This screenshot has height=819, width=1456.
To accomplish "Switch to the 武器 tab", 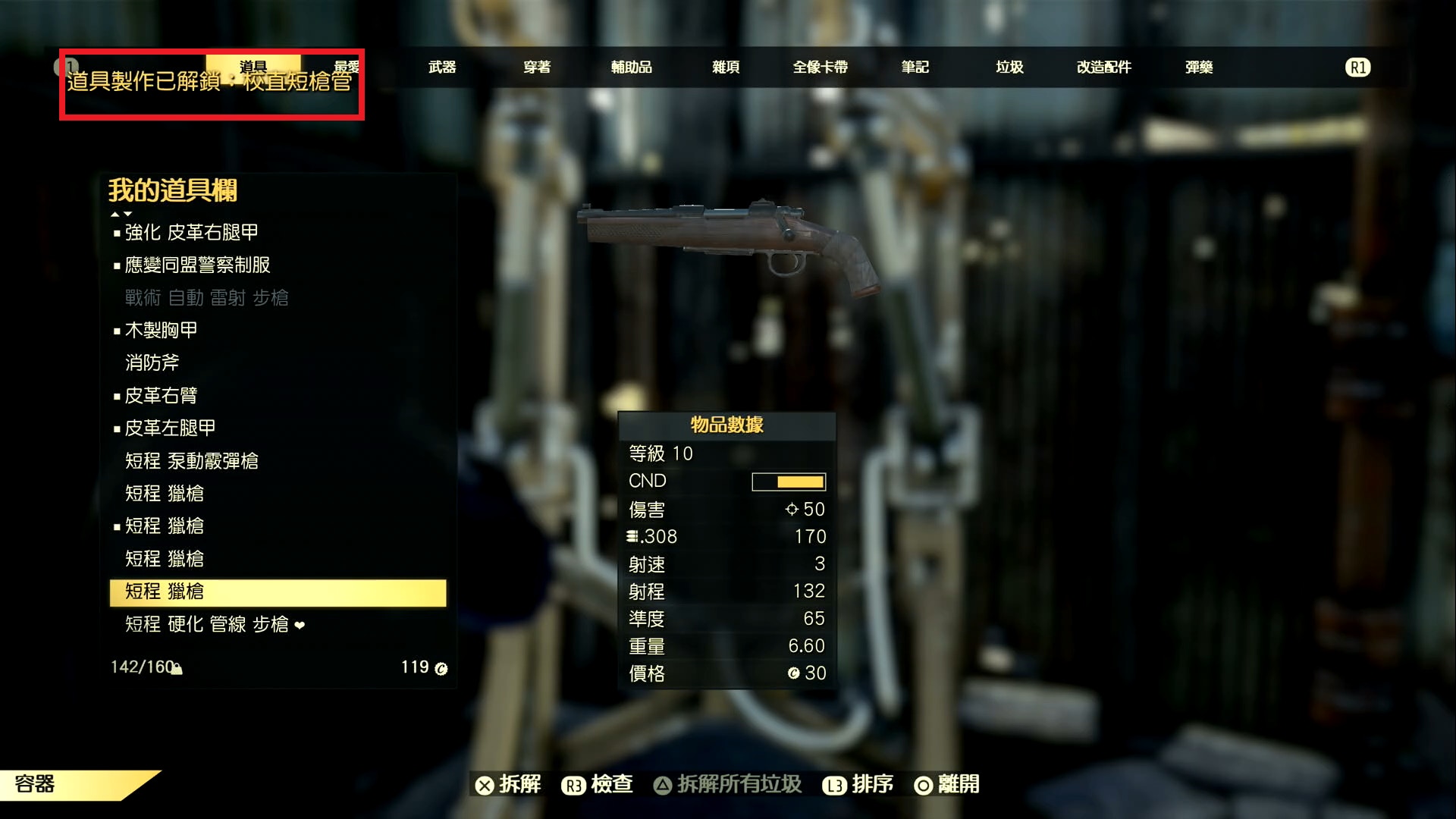I will 442,67.
